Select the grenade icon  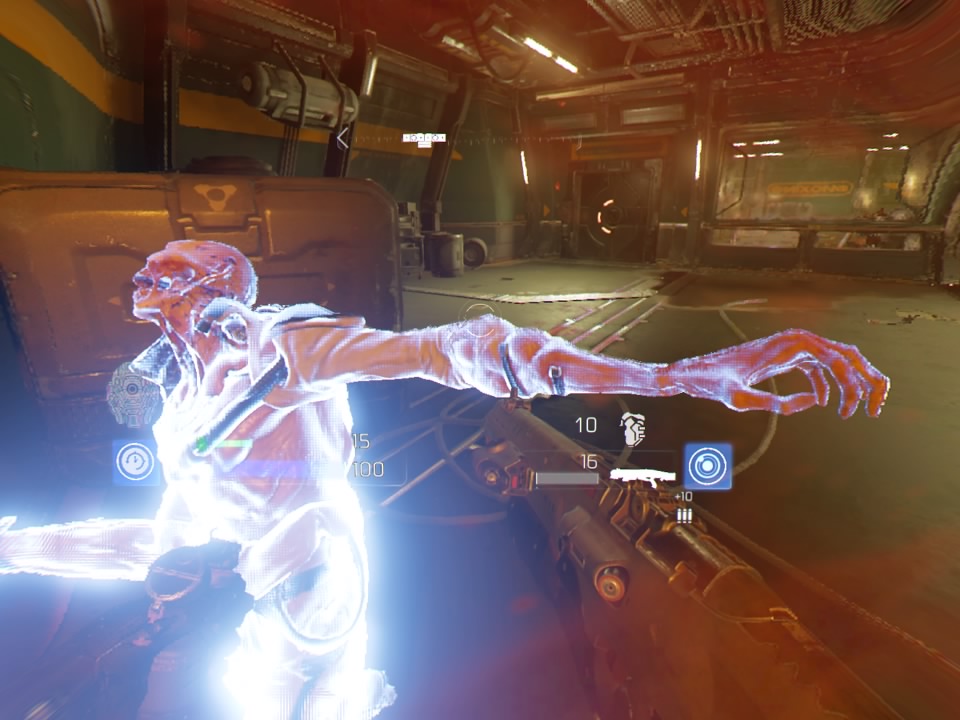[632, 428]
